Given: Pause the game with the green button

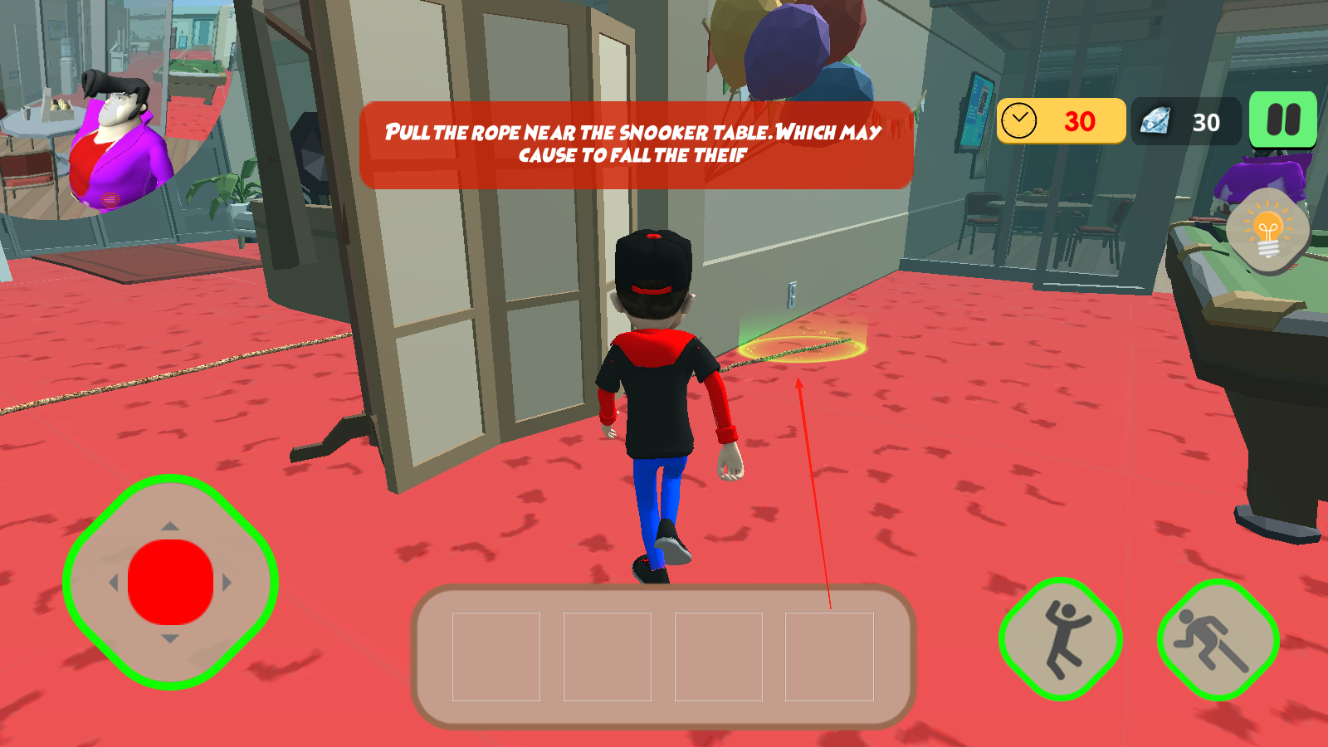Looking at the screenshot, I should pos(1282,121).
